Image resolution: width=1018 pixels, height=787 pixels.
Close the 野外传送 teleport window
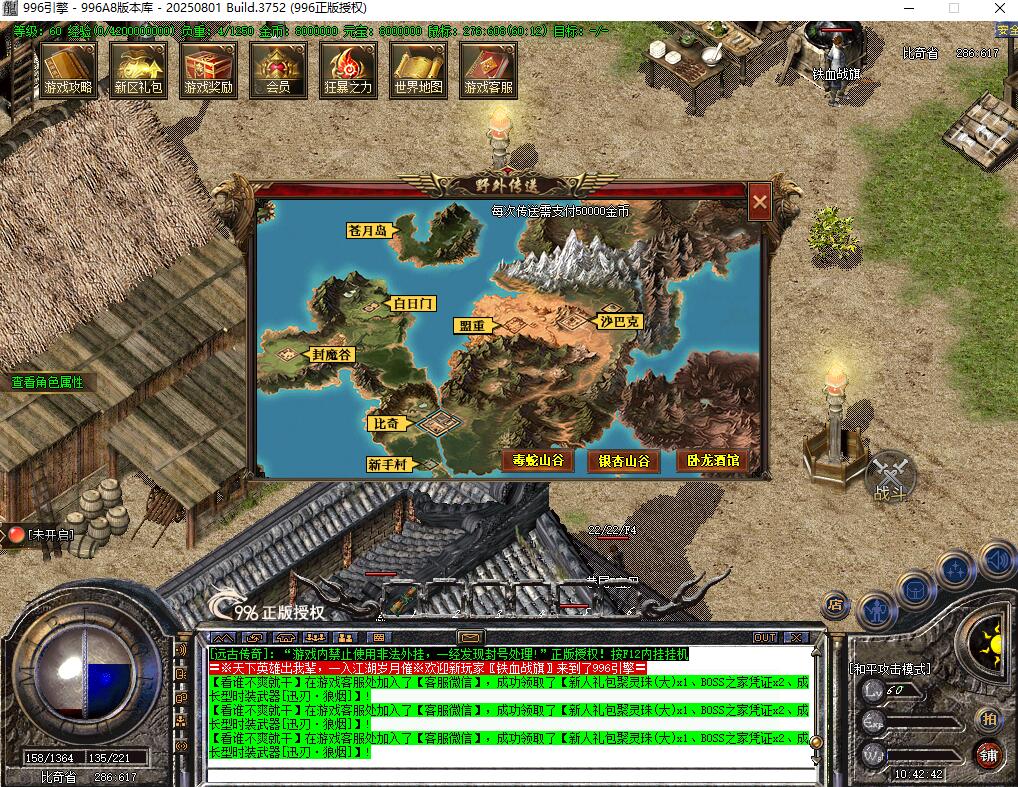760,203
